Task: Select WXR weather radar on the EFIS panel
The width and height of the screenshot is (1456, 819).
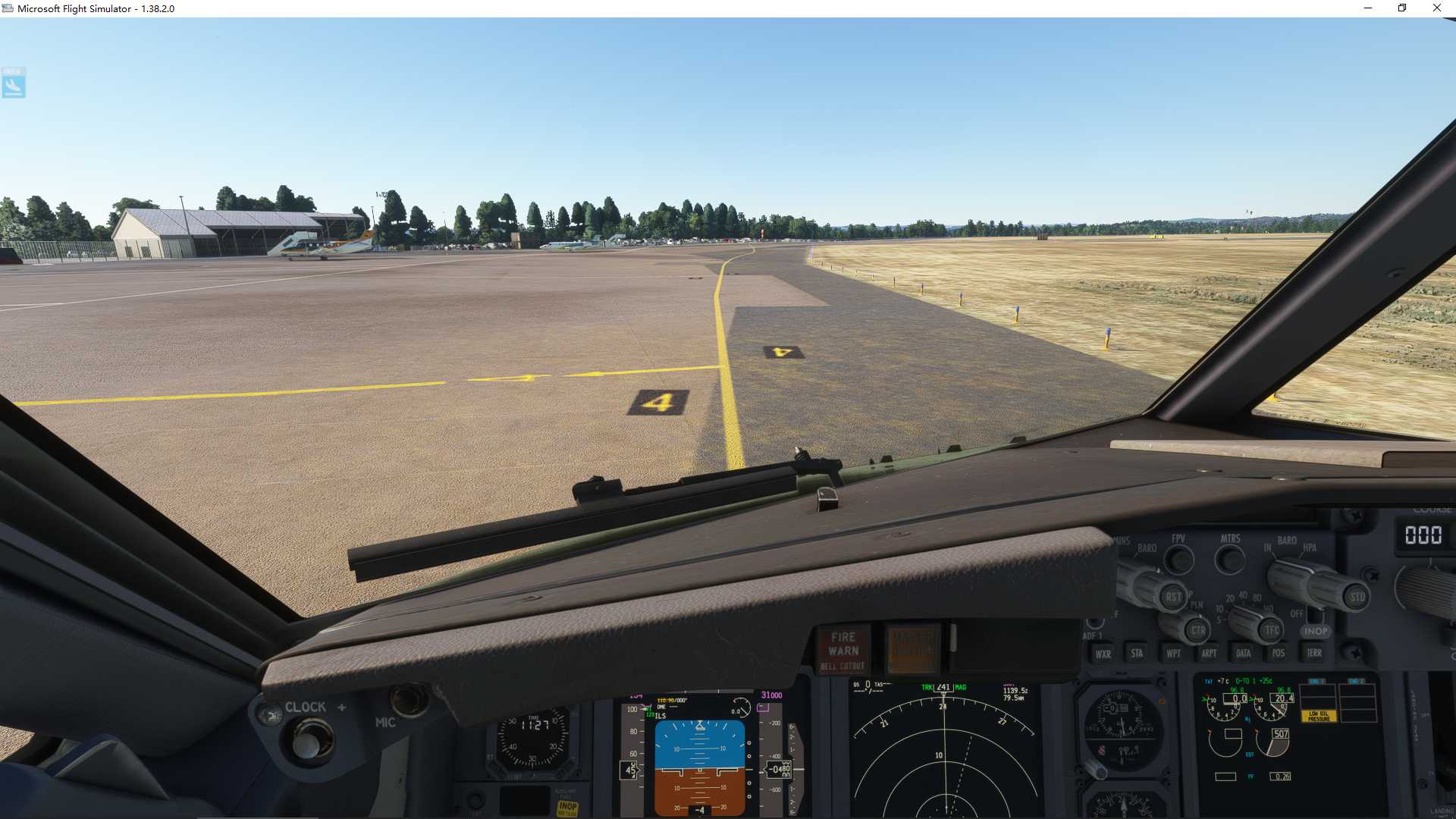Action: point(1103,653)
